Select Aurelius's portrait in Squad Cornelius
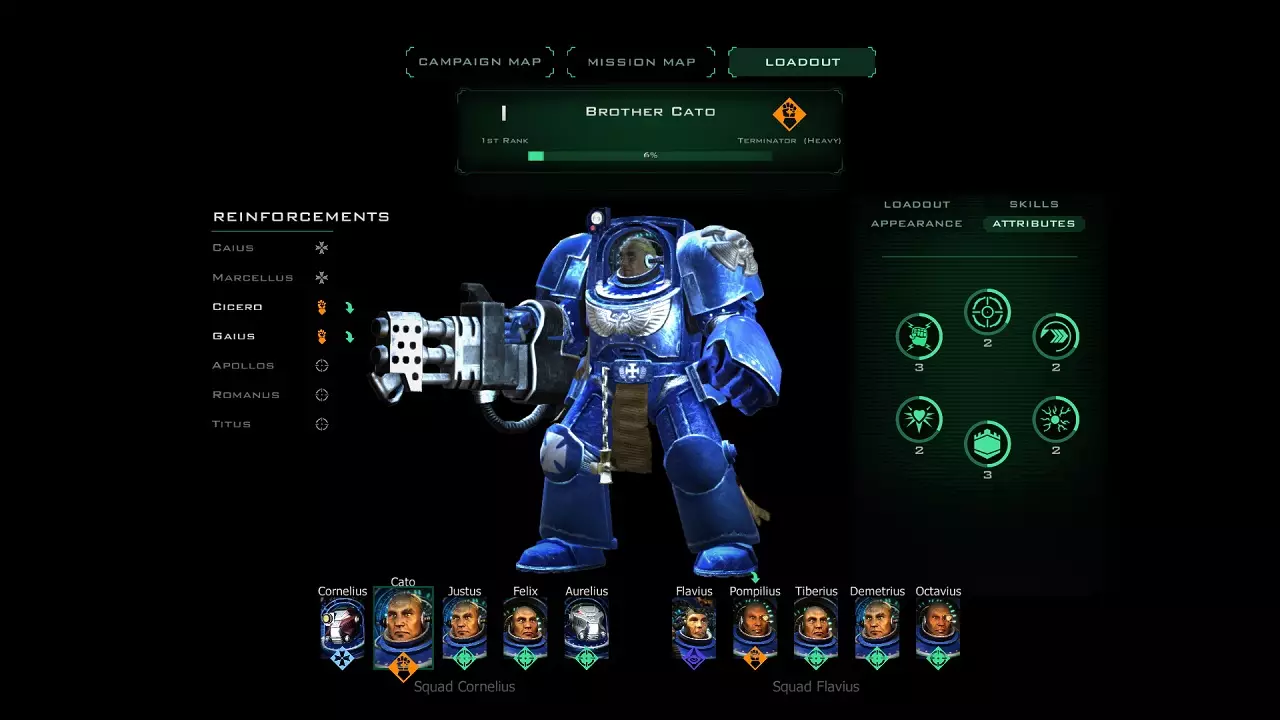 click(x=586, y=629)
